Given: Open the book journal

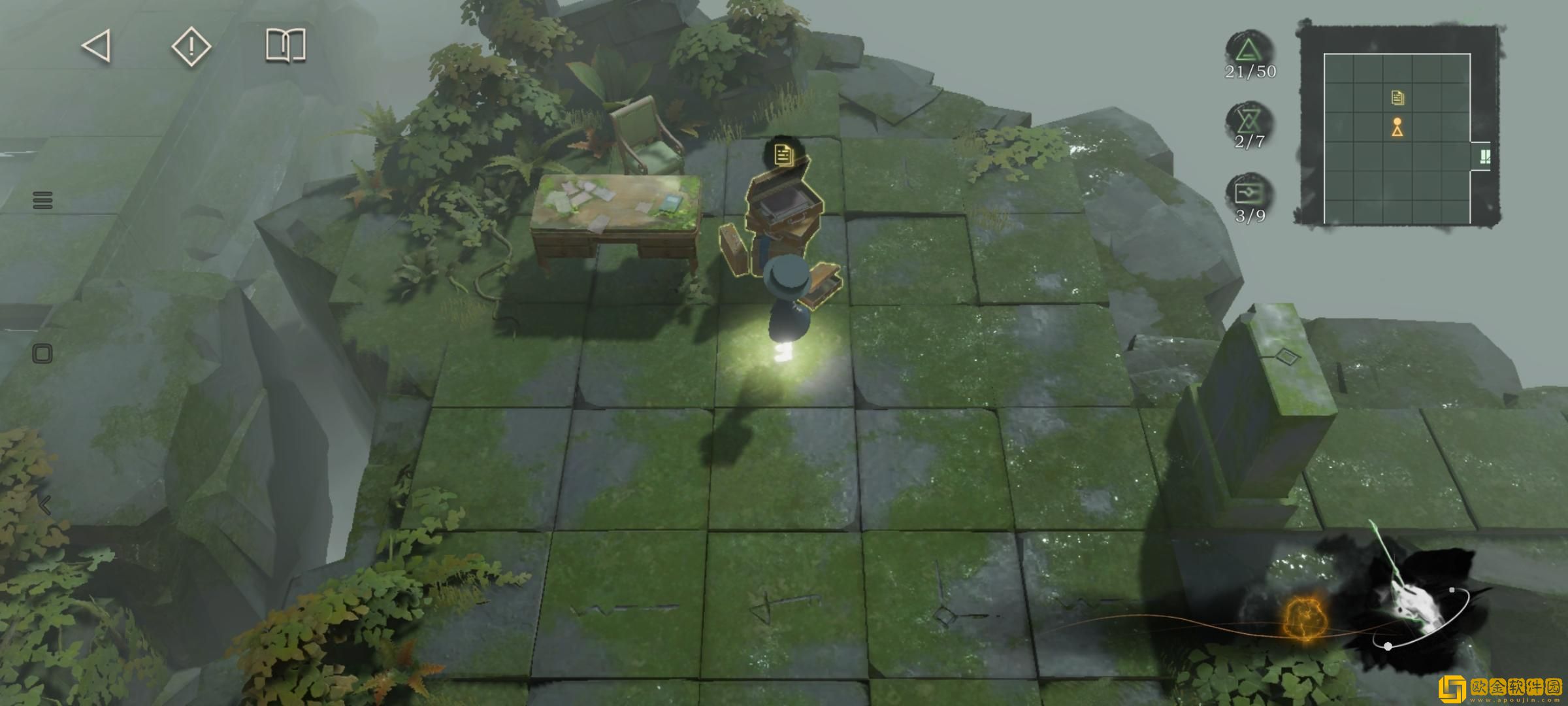Looking at the screenshot, I should [x=286, y=46].
